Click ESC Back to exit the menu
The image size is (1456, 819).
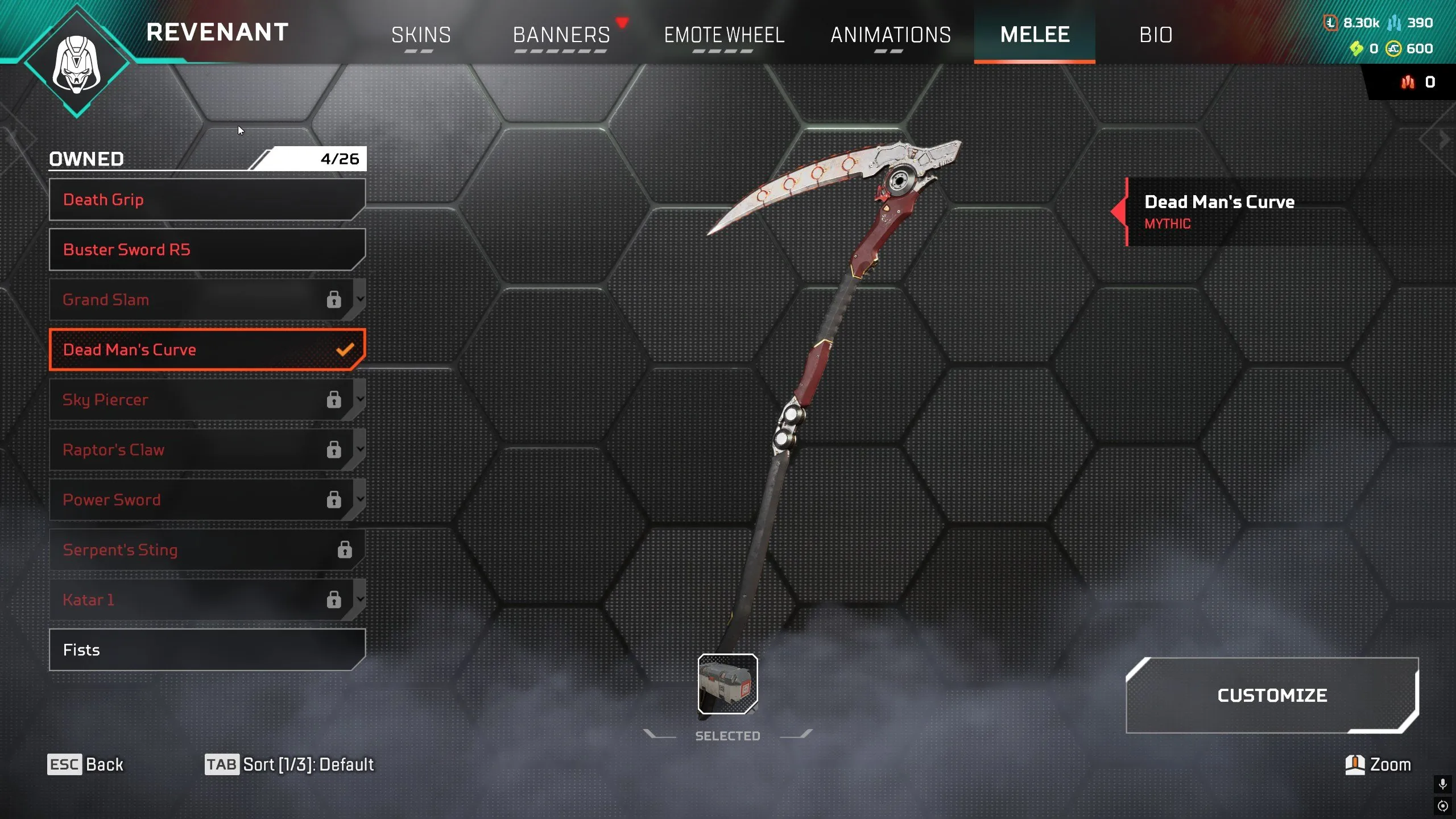click(85, 764)
